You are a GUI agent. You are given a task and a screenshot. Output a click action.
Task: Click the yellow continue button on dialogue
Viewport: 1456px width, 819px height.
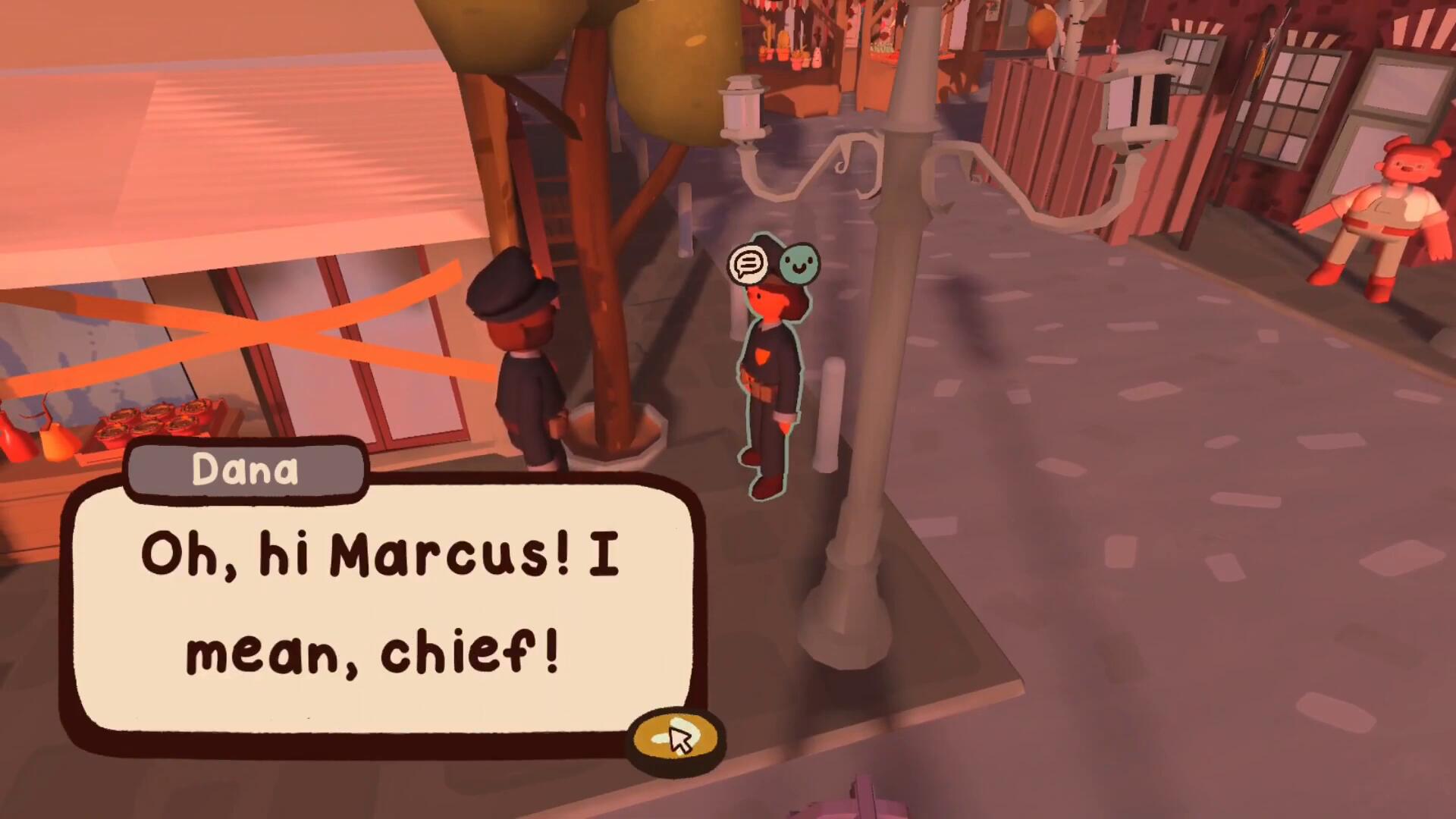(675, 738)
